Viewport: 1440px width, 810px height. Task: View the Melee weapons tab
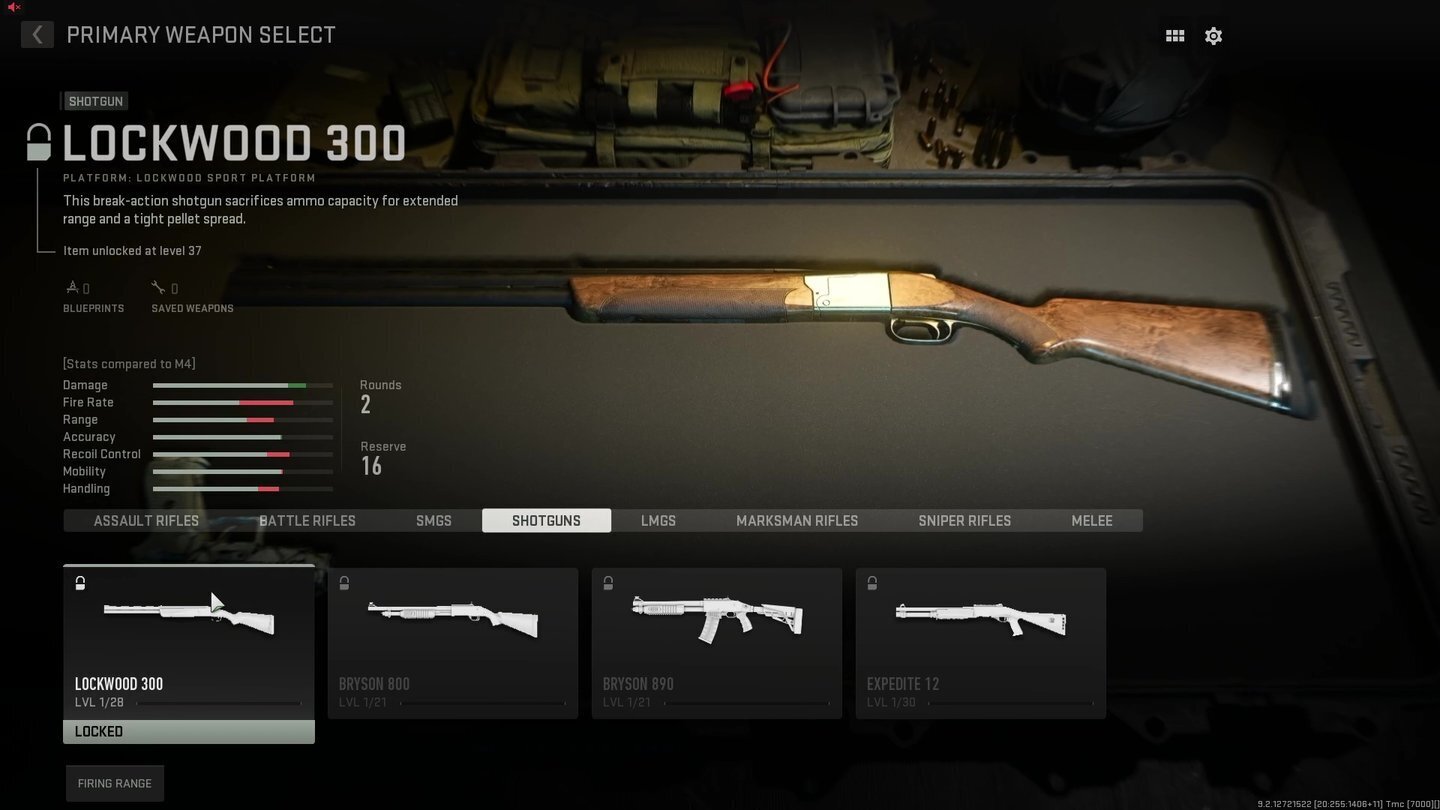pos(1092,520)
